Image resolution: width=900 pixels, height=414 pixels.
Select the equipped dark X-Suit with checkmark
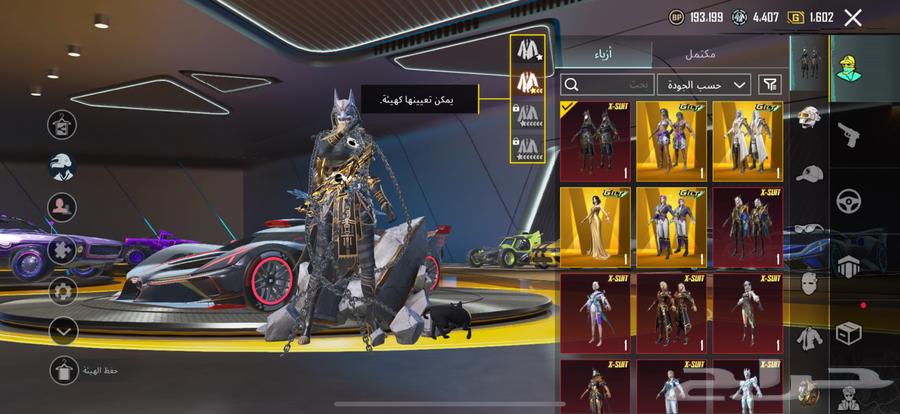(x=595, y=141)
